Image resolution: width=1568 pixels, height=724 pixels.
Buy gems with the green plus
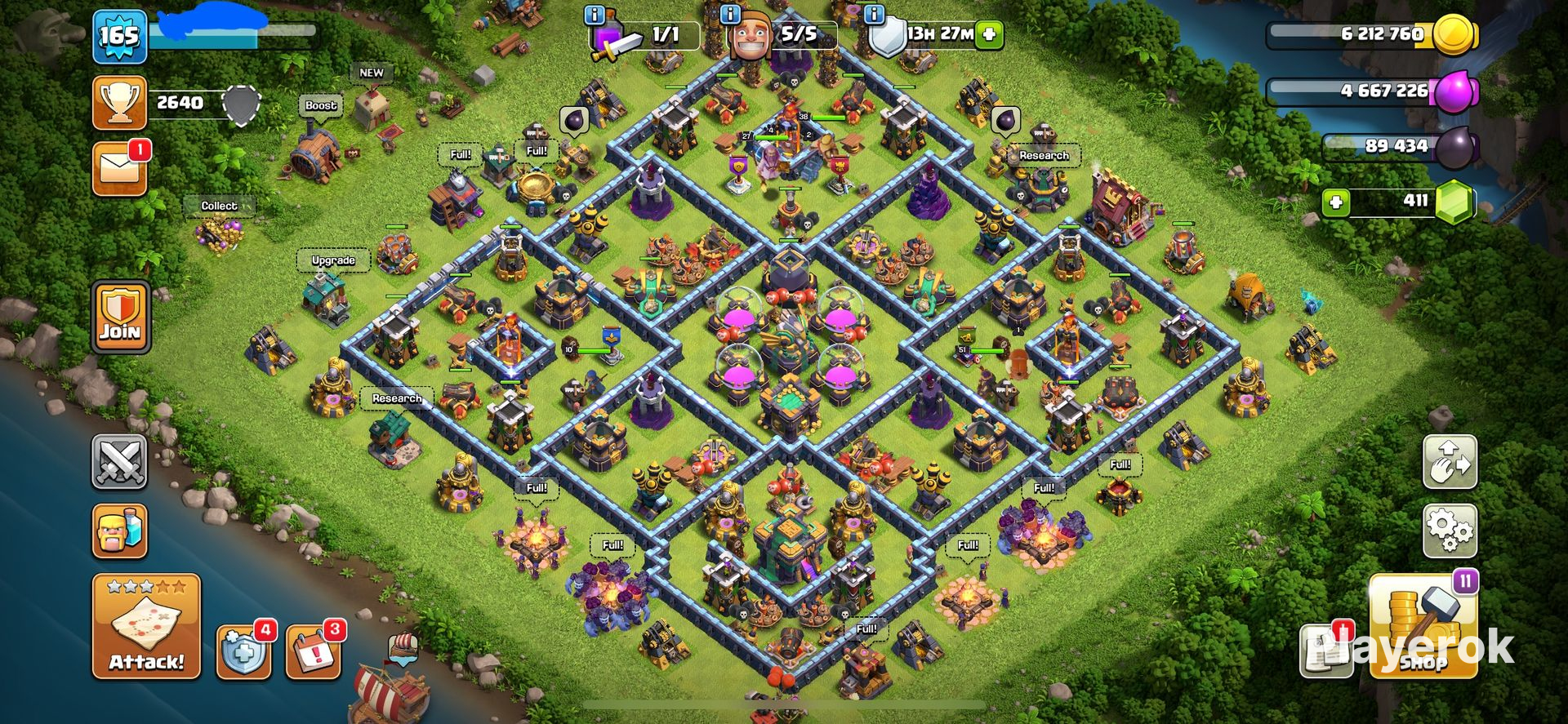click(1336, 202)
